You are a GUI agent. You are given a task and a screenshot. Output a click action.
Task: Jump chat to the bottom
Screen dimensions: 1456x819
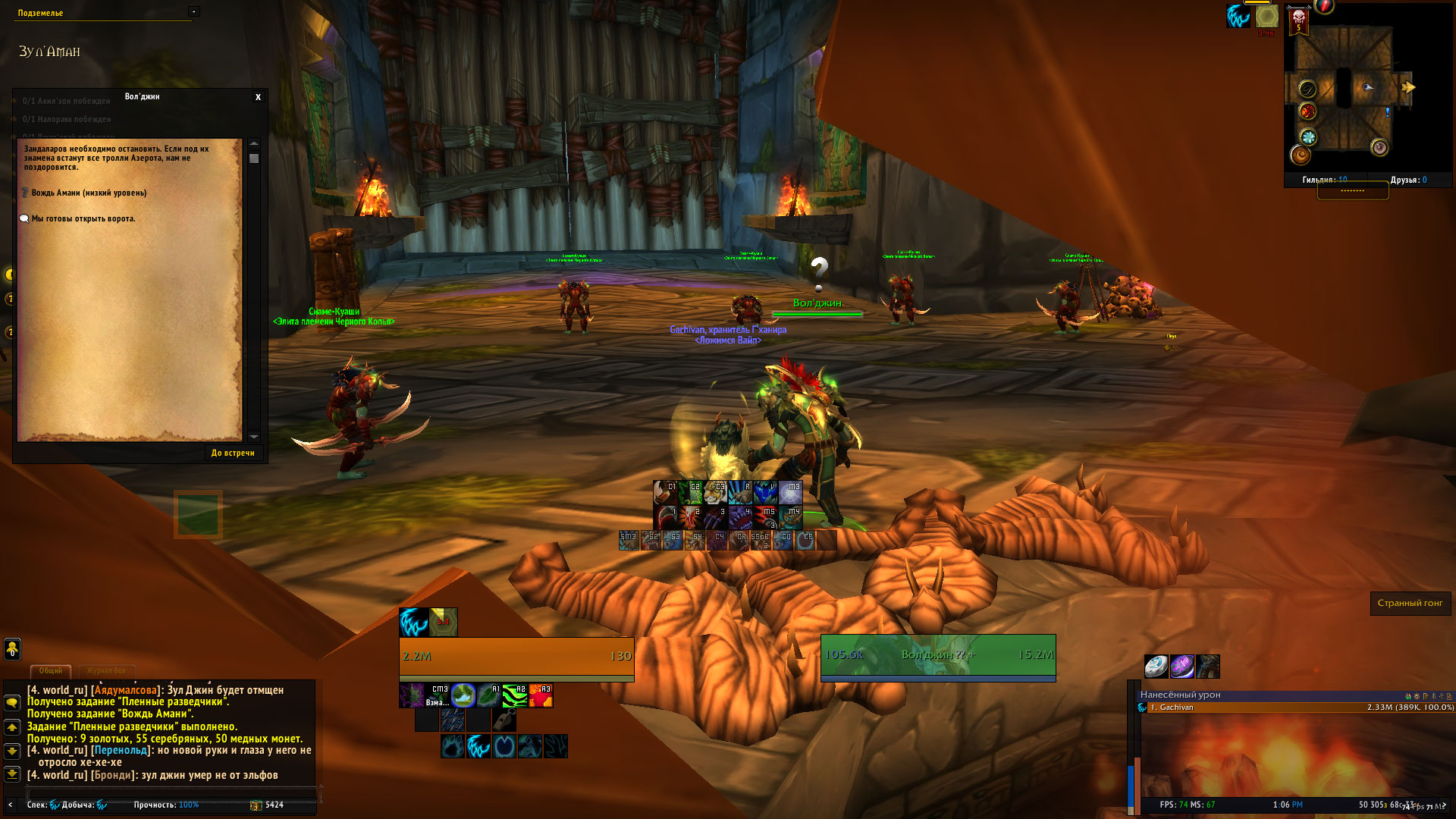(x=12, y=774)
